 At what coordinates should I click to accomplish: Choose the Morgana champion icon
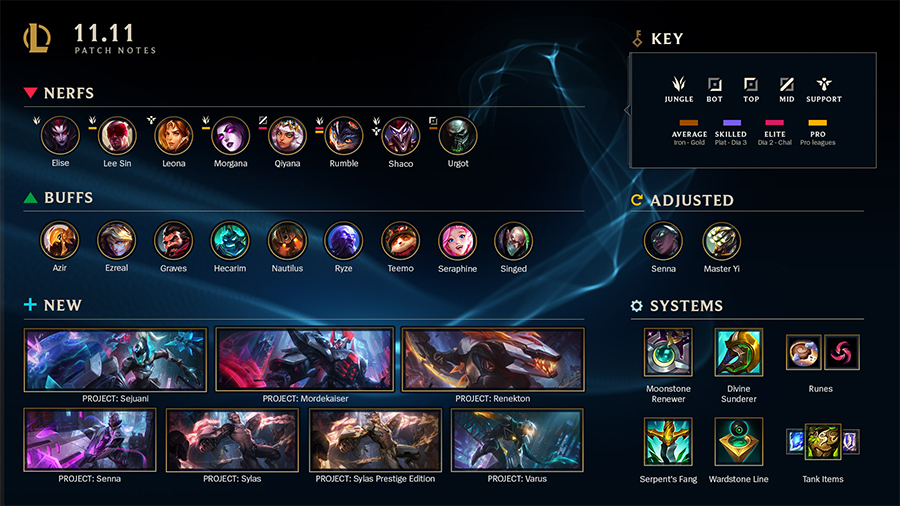click(230, 136)
